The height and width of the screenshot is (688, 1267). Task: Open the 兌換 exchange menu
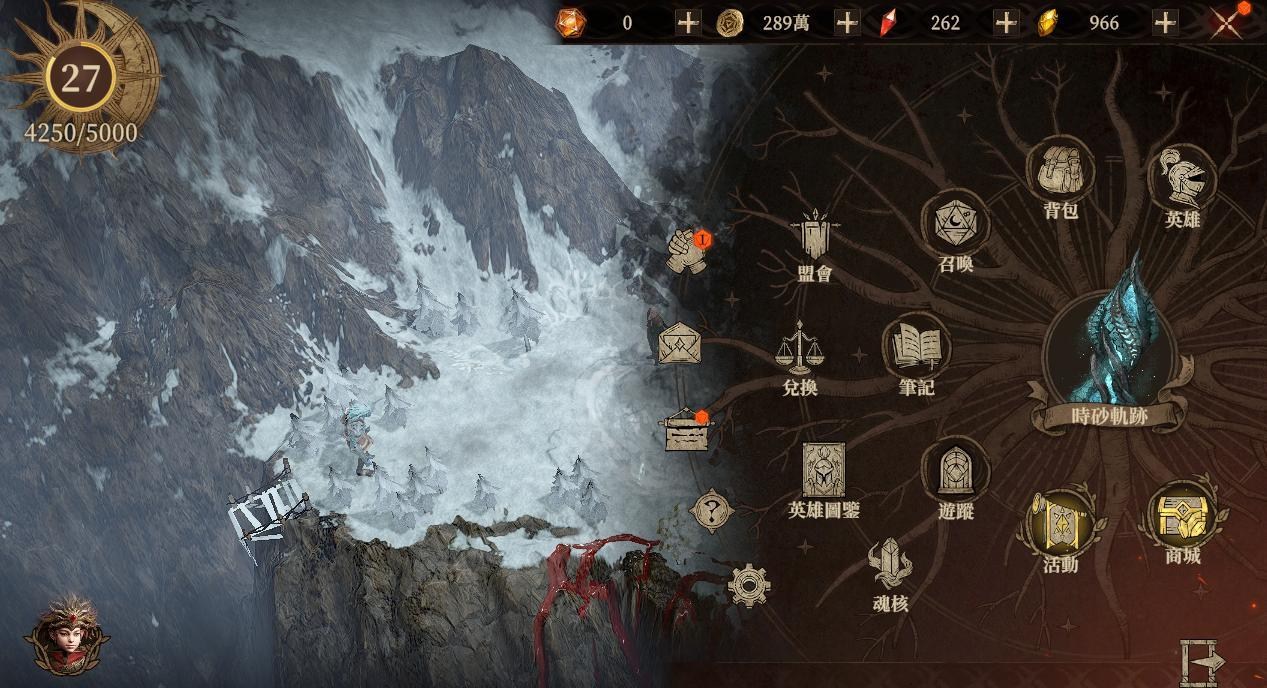799,349
